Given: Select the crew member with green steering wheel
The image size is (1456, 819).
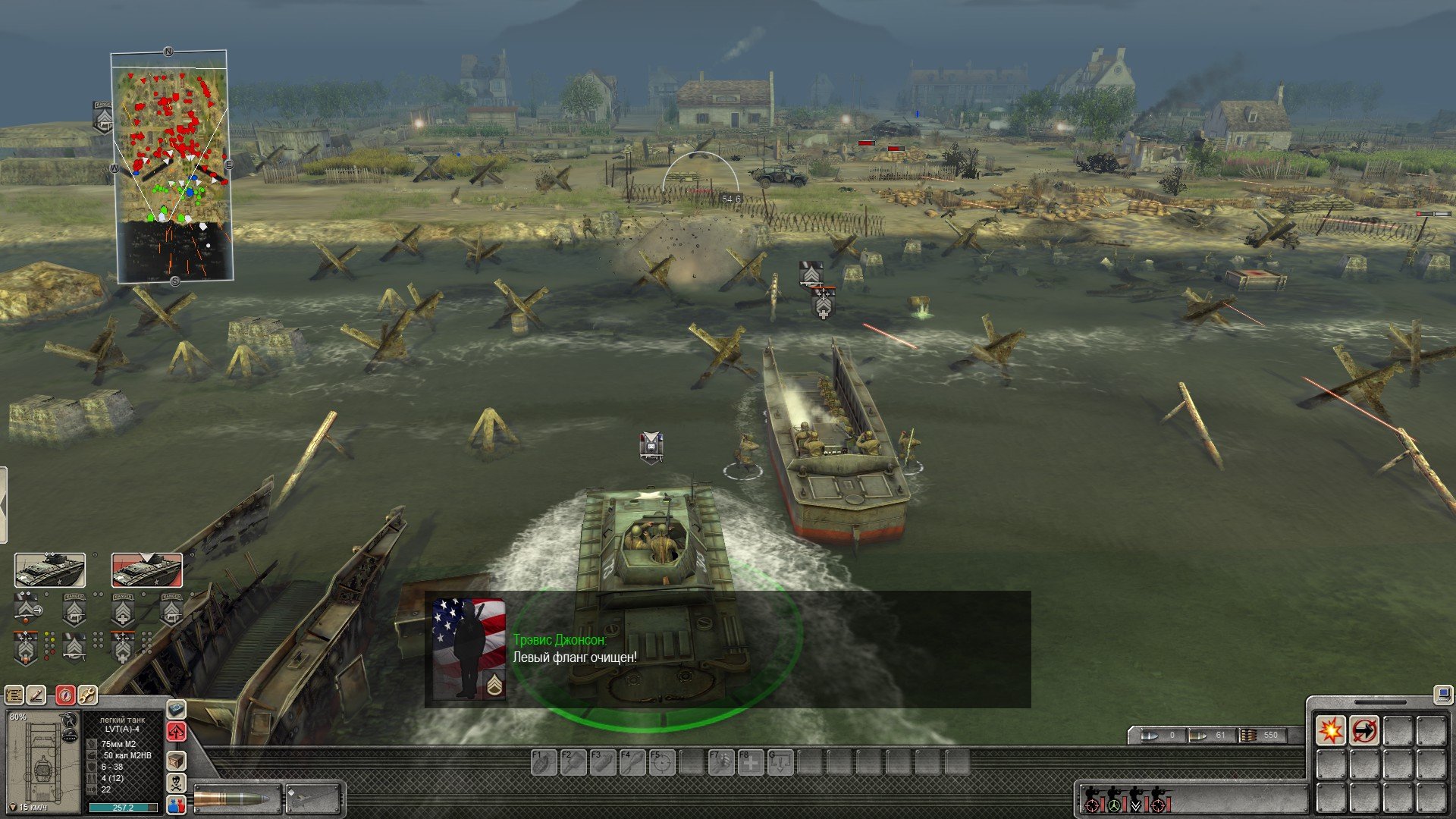Looking at the screenshot, I should pyautogui.click(x=1113, y=800).
